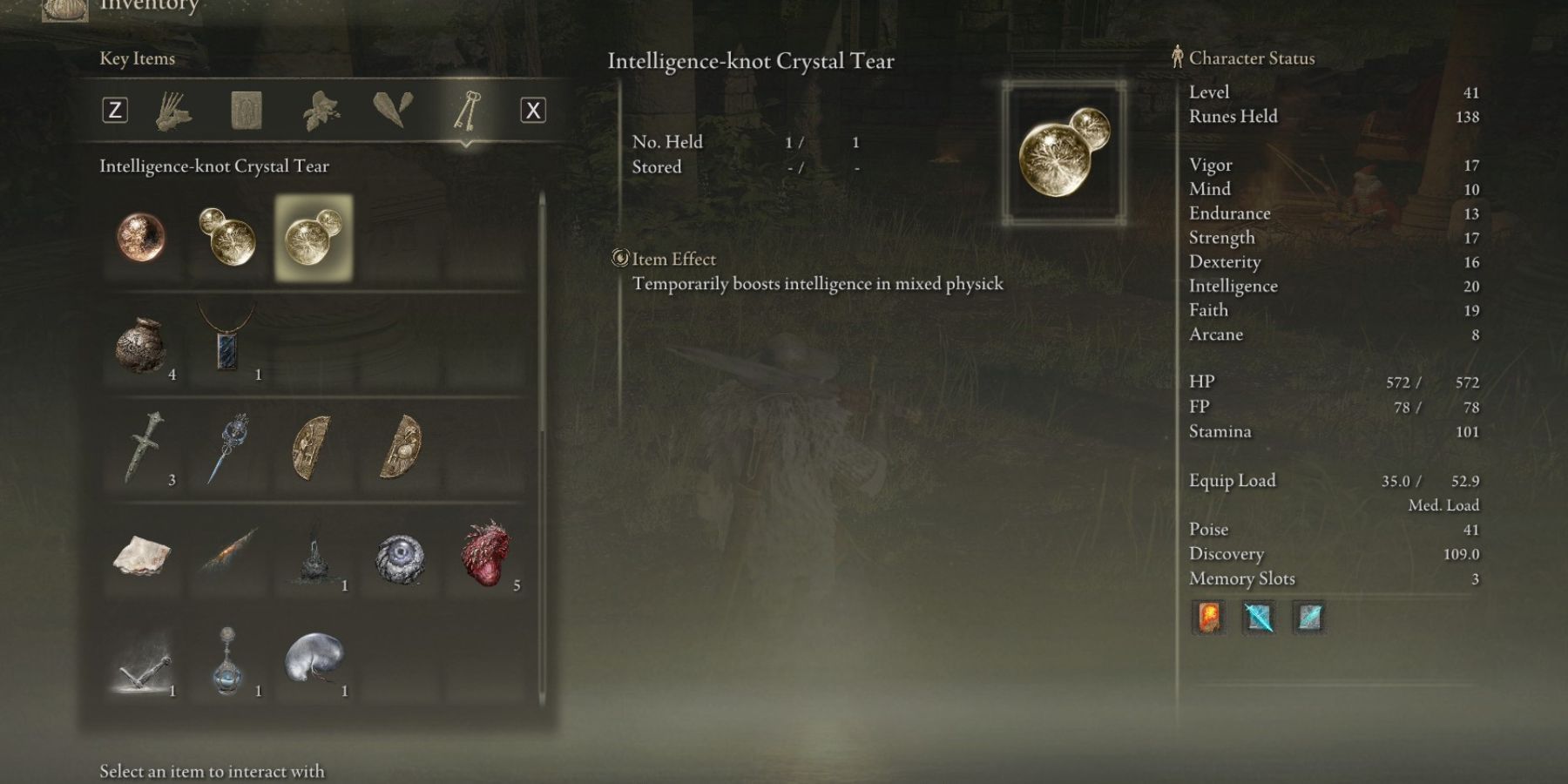
Task: Choose the unhighlighted golden twin crystal tear
Action: click(x=227, y=237)
